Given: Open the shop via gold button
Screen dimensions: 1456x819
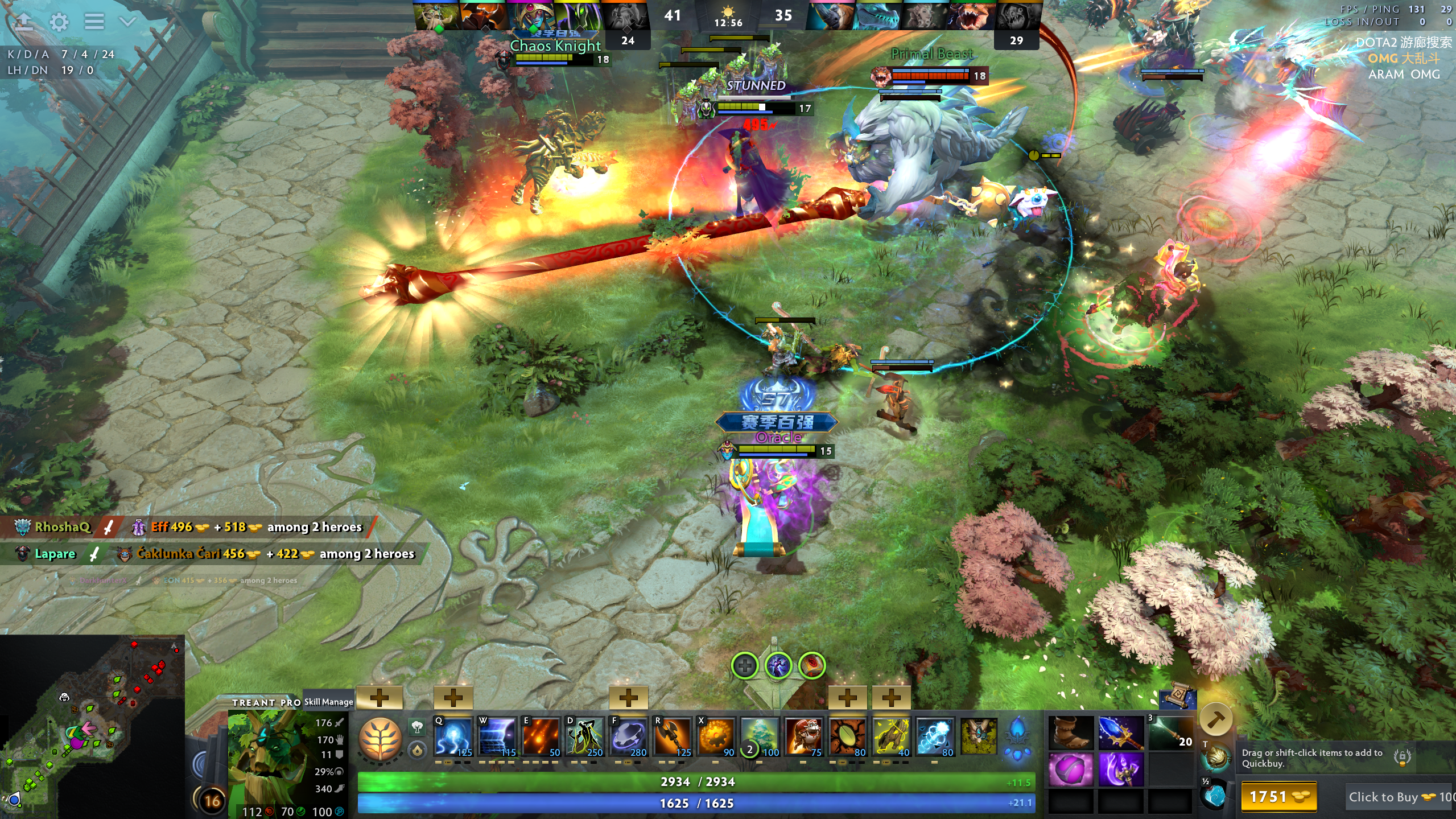Looking at the screenshot, I should (1278, 796).
